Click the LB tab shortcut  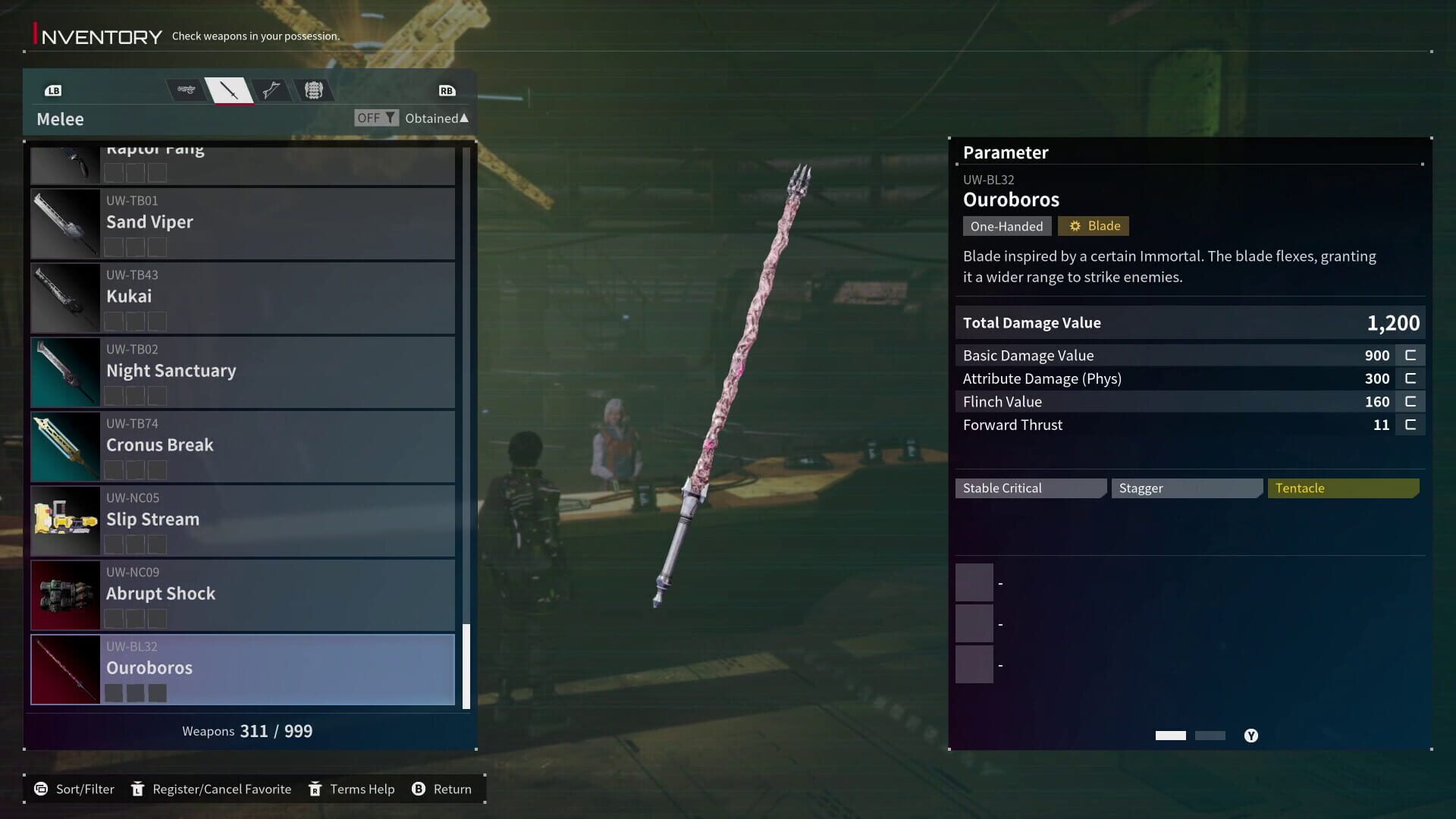click(x=53, y=89)
